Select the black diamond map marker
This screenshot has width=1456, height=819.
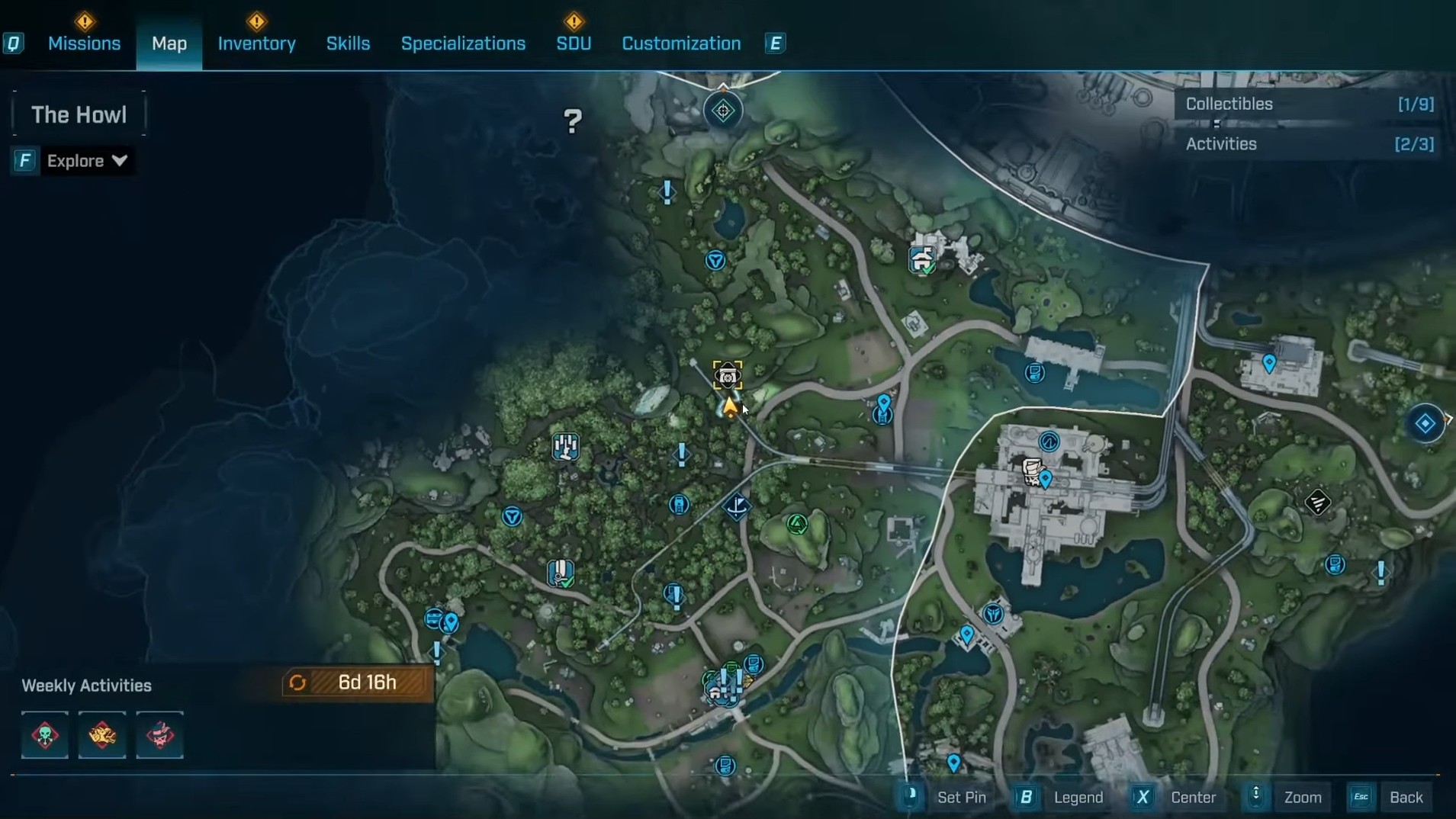pos(1317,502)
